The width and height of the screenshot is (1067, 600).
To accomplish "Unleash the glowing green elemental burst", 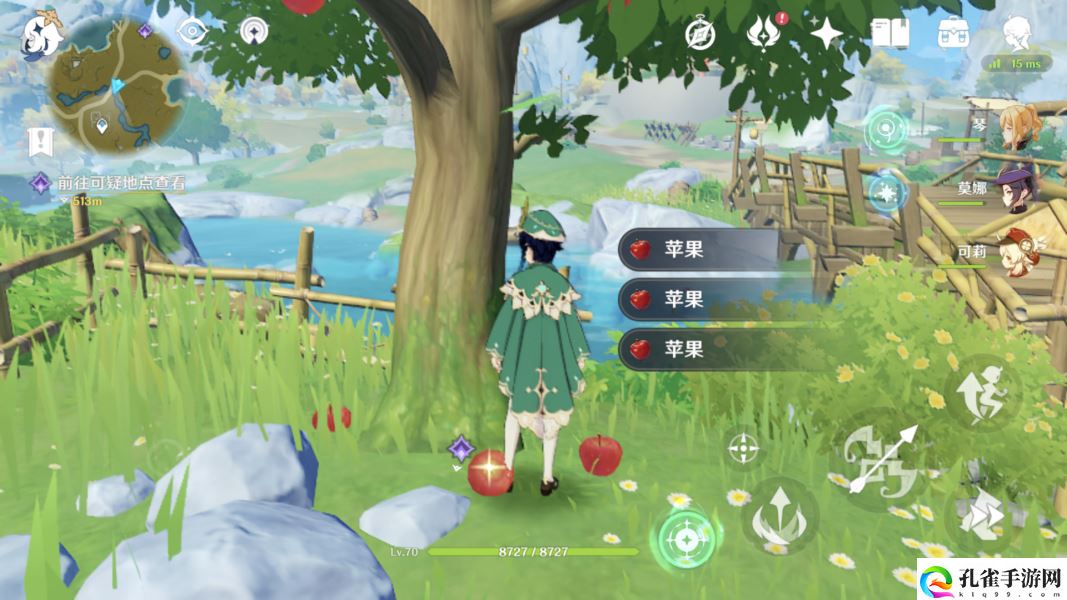I will click(686, 540).
